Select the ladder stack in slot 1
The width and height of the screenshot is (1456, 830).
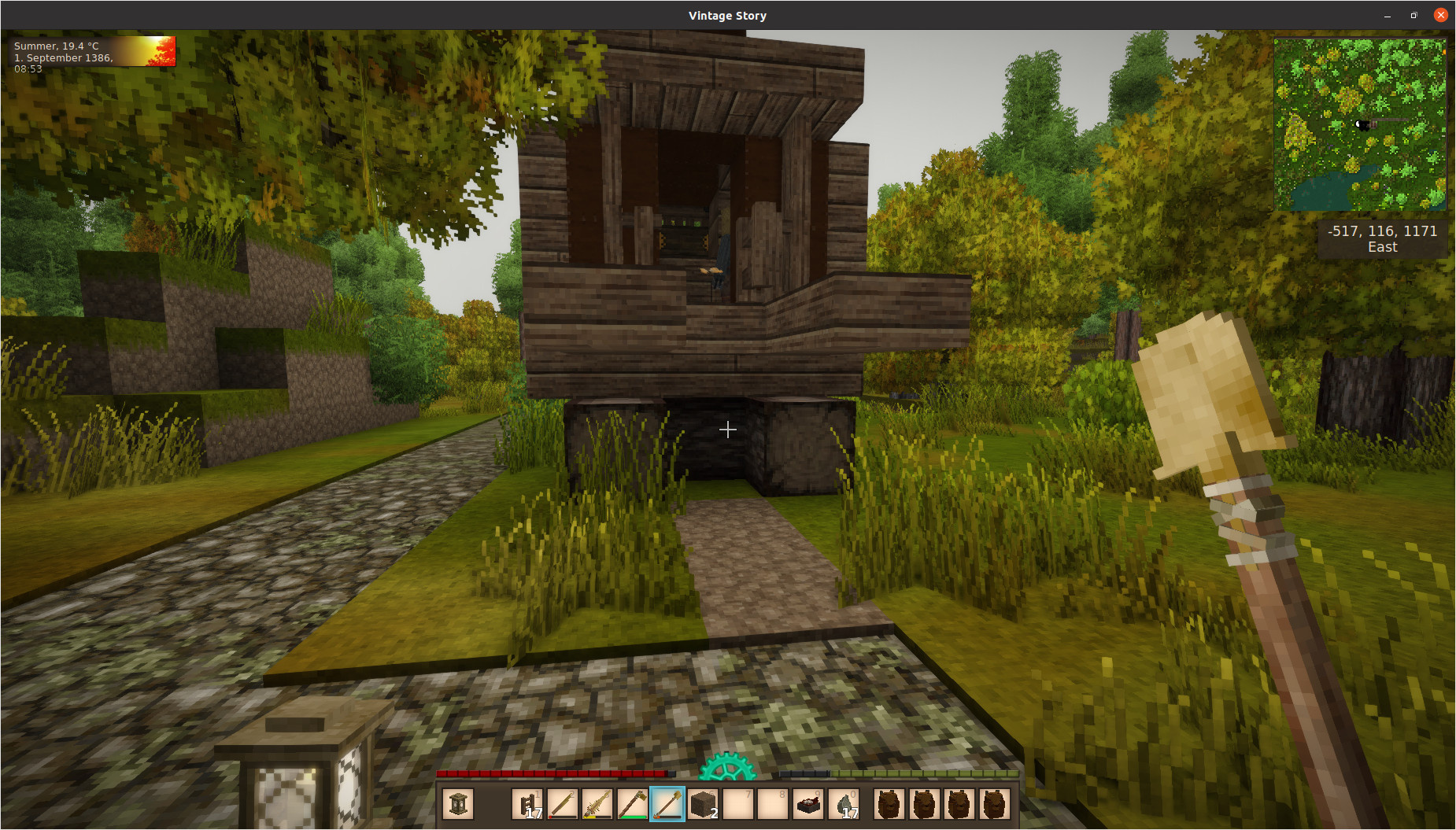527,804
